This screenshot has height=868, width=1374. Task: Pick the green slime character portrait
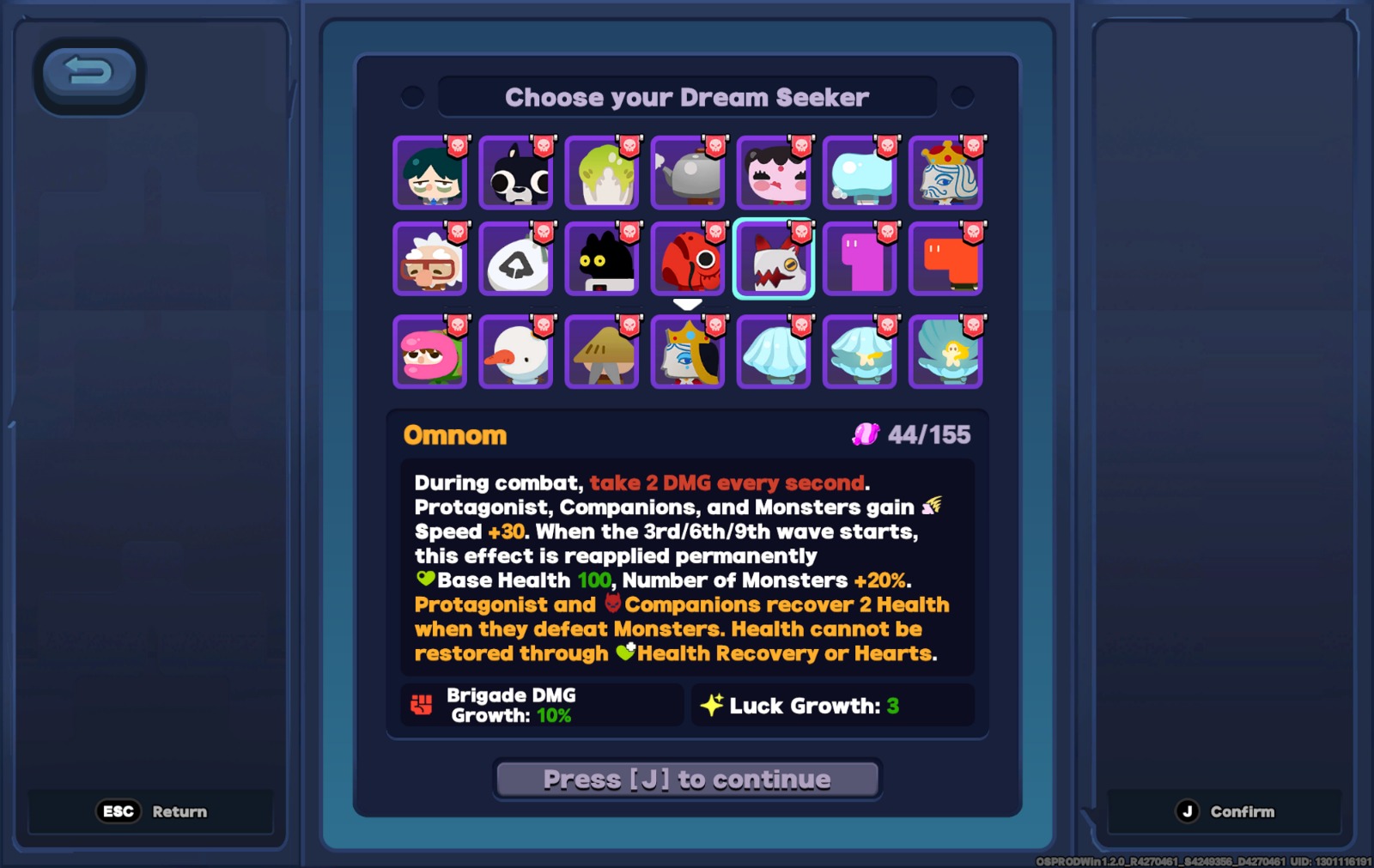coord(602,174)
